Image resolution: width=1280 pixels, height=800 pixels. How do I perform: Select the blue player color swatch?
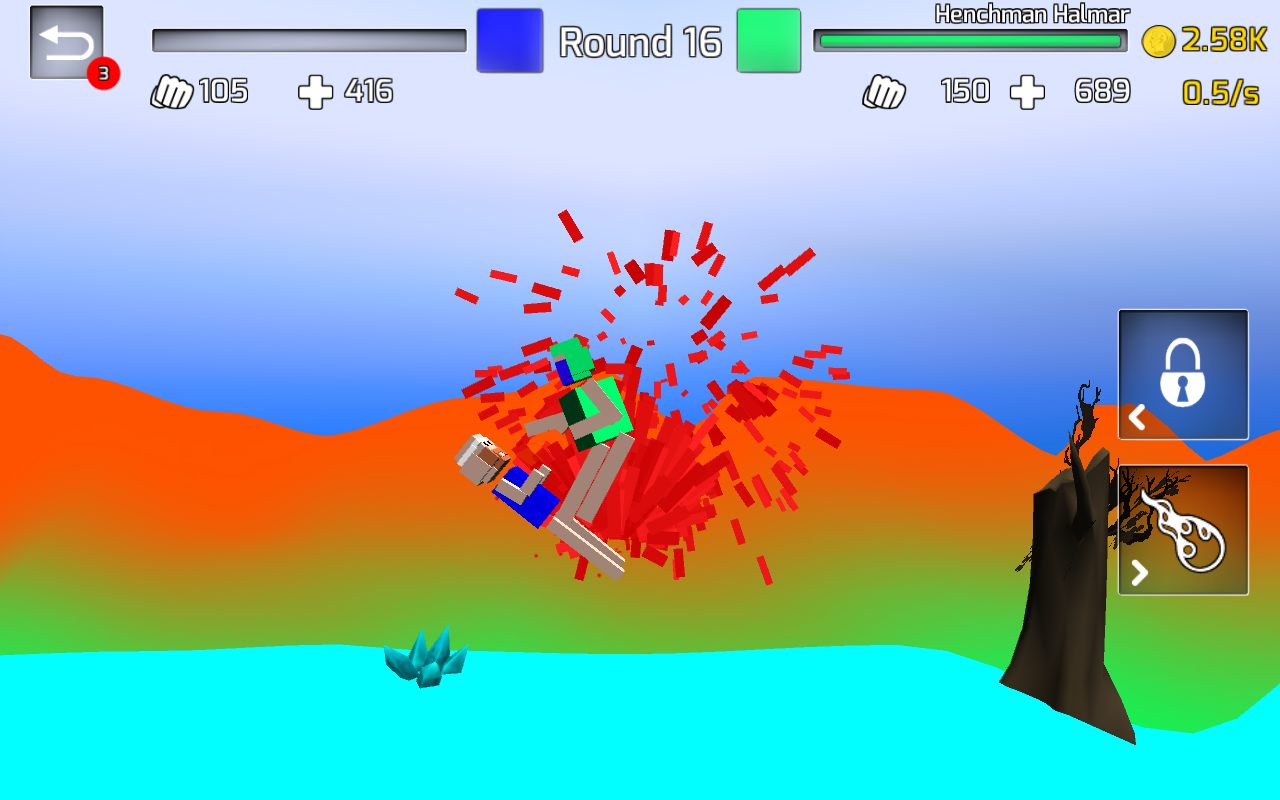pyautogui.click(x=509, y=41)
